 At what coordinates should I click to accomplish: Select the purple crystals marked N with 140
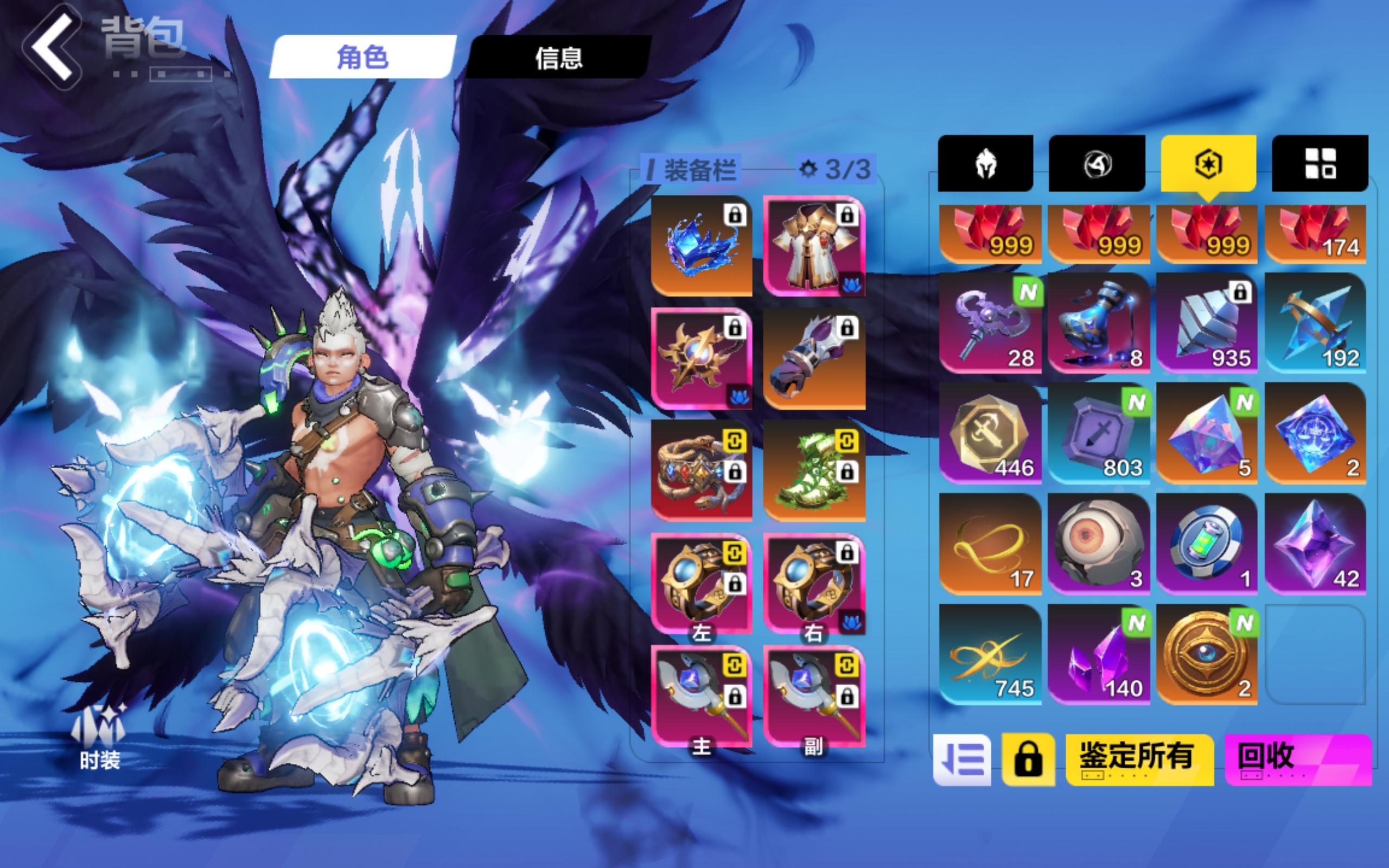1099,654
